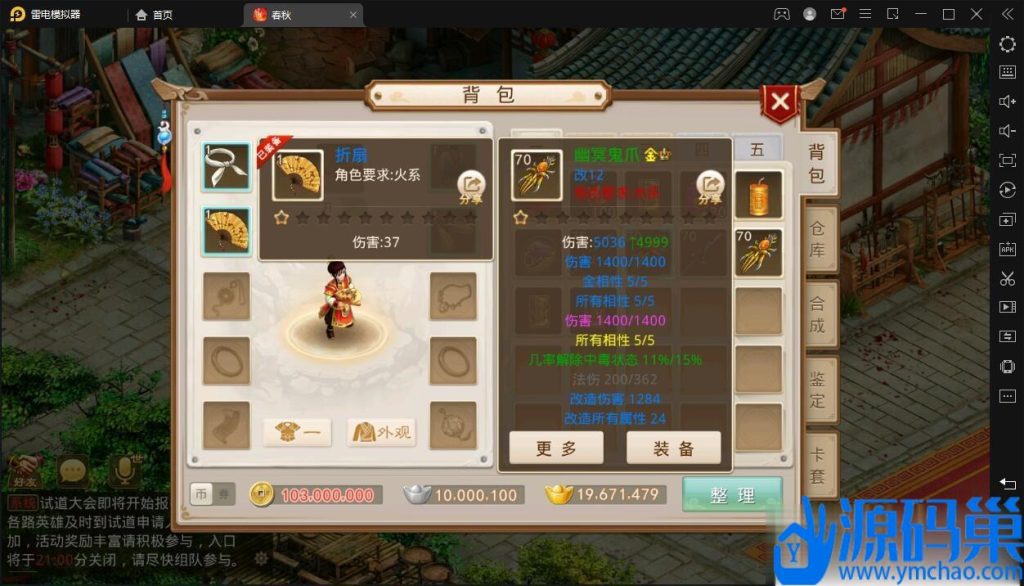
Task: Switch to bag page 五
Action: coord(757,149)
